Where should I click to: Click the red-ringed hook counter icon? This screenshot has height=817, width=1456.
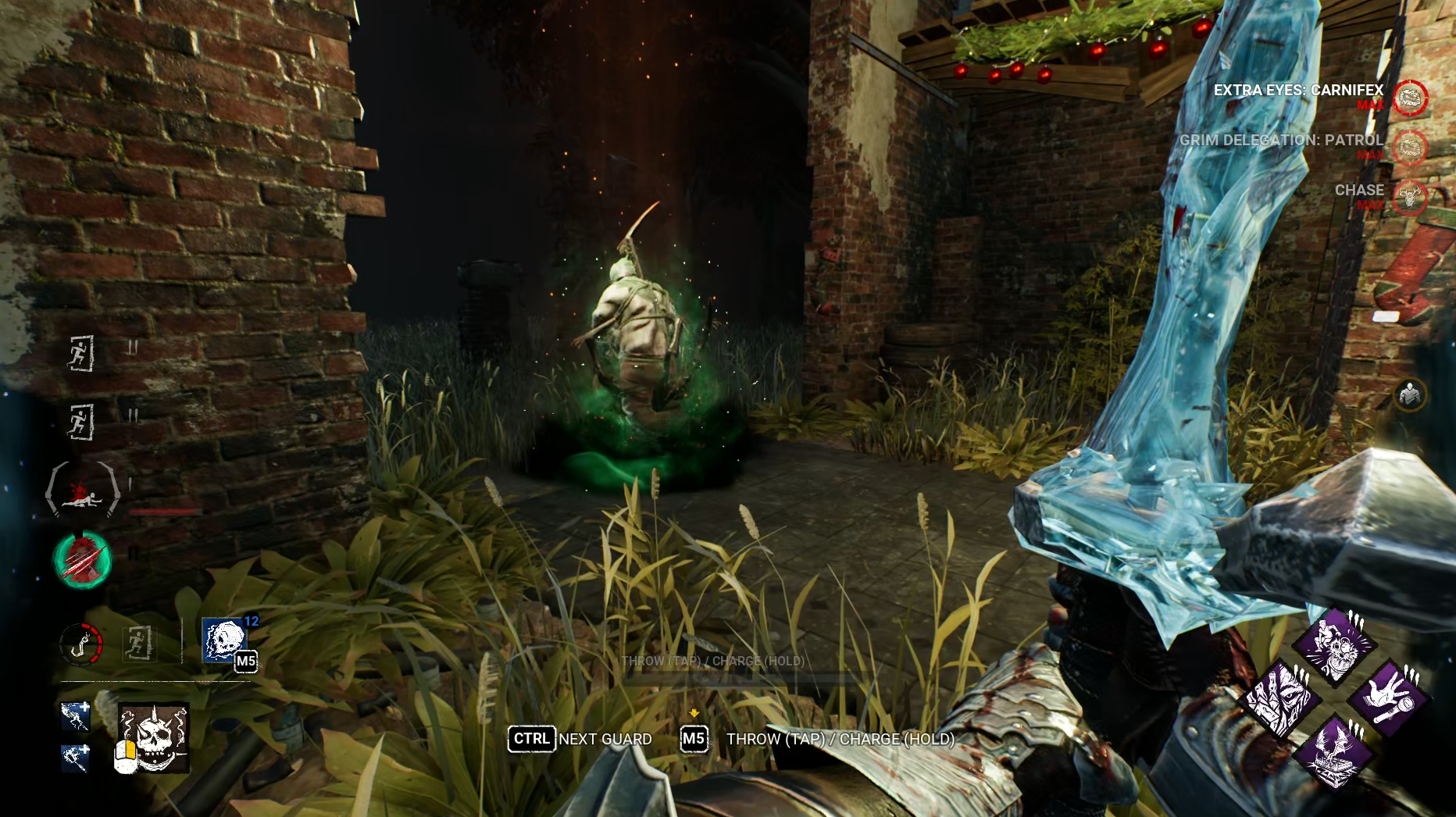(x=81, y=644)
